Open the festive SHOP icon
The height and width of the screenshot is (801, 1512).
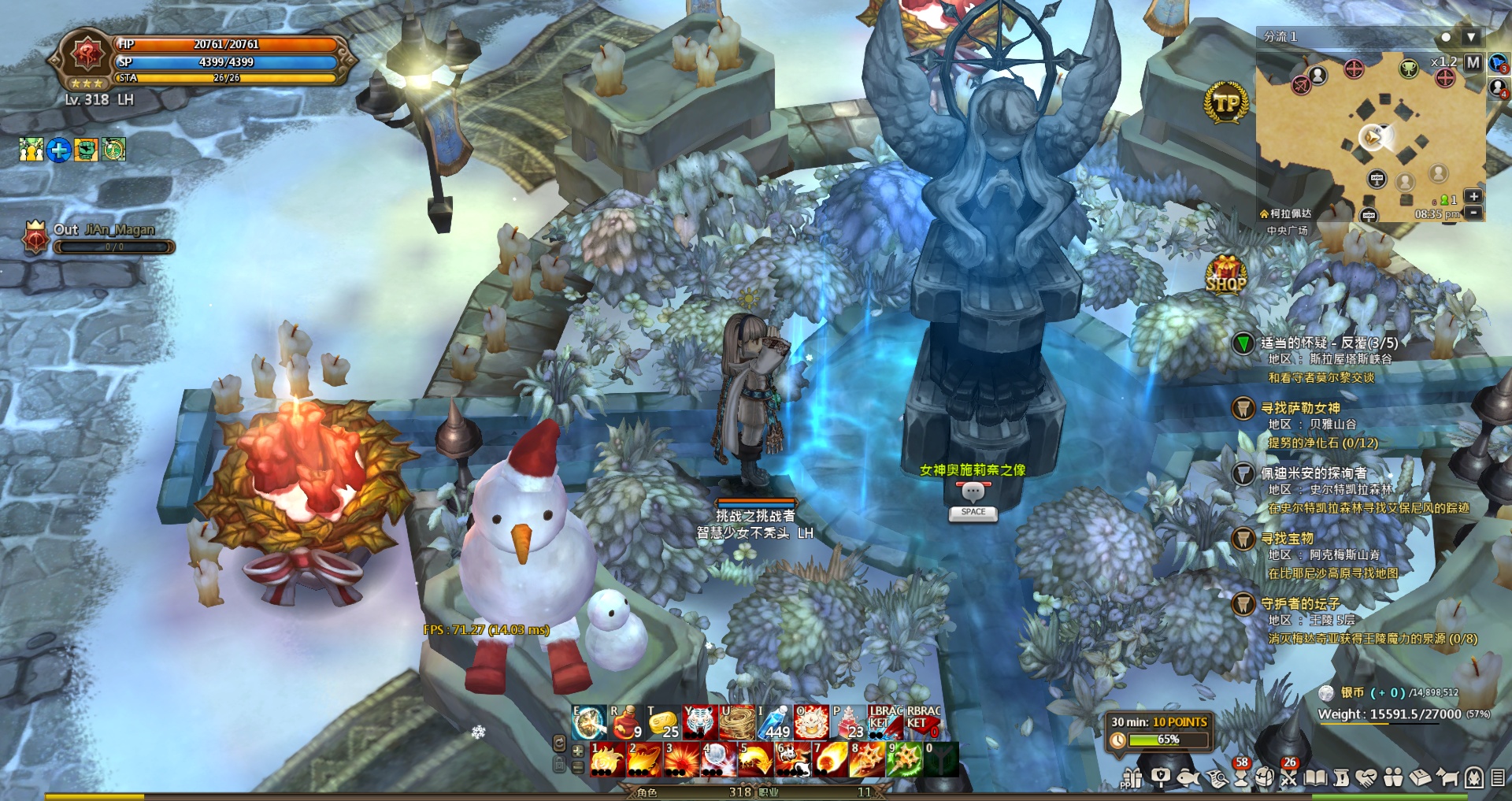click(x=1226, y=275)
